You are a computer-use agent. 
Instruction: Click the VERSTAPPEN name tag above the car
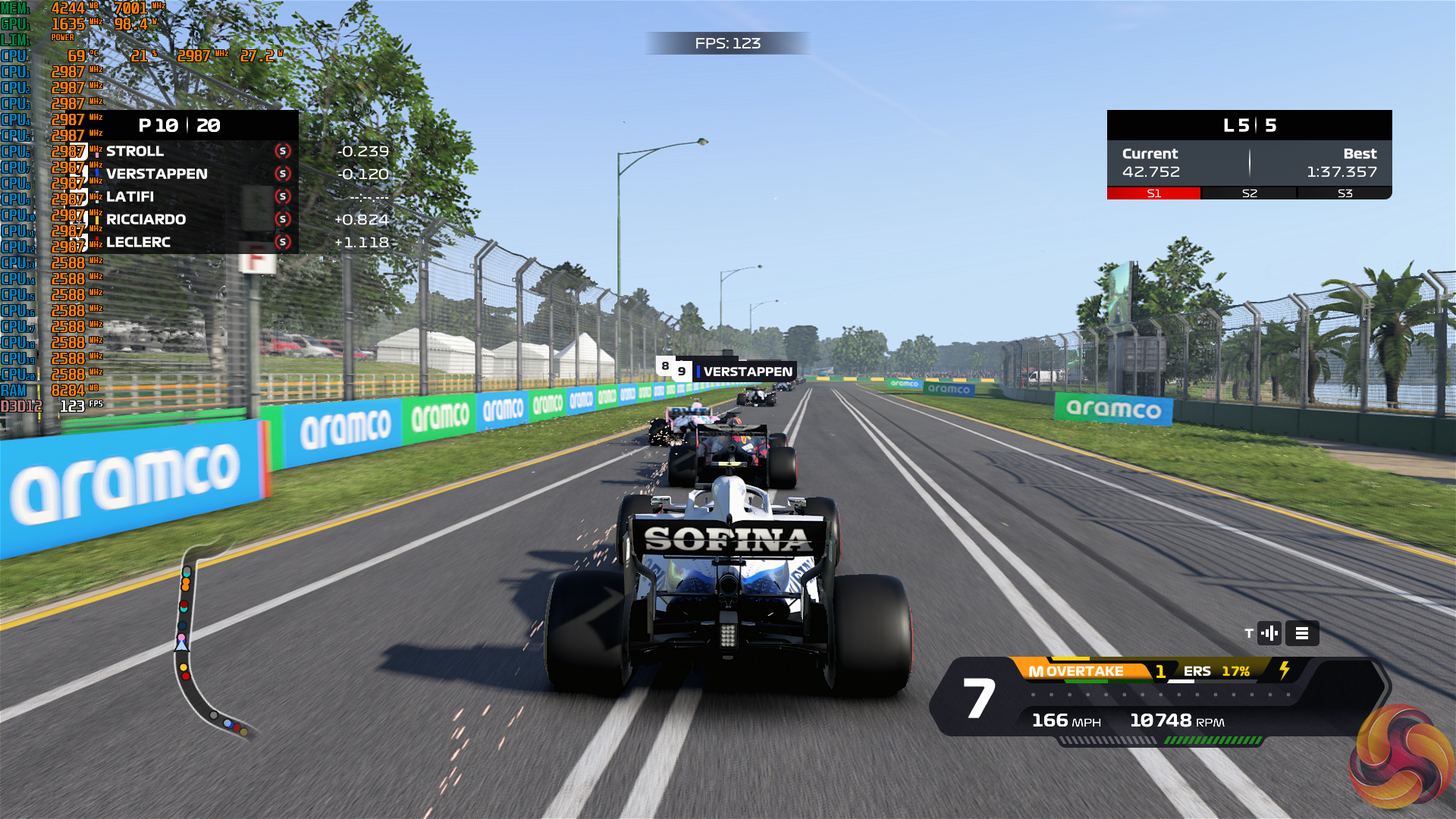tap(747, 372)
